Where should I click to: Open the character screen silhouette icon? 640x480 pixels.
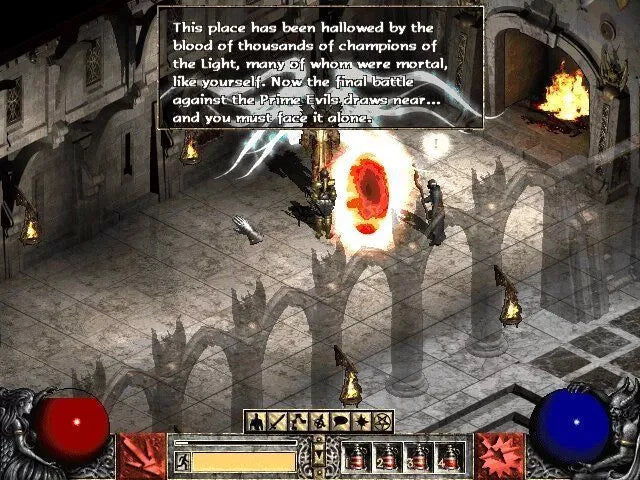point(256,420)
